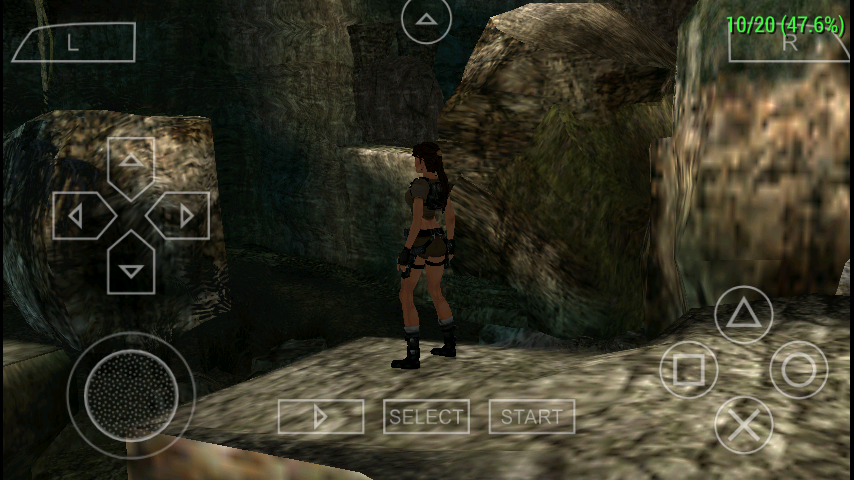
Task: Tap the D-pad up arrow
Action: (x=131, y=164)
